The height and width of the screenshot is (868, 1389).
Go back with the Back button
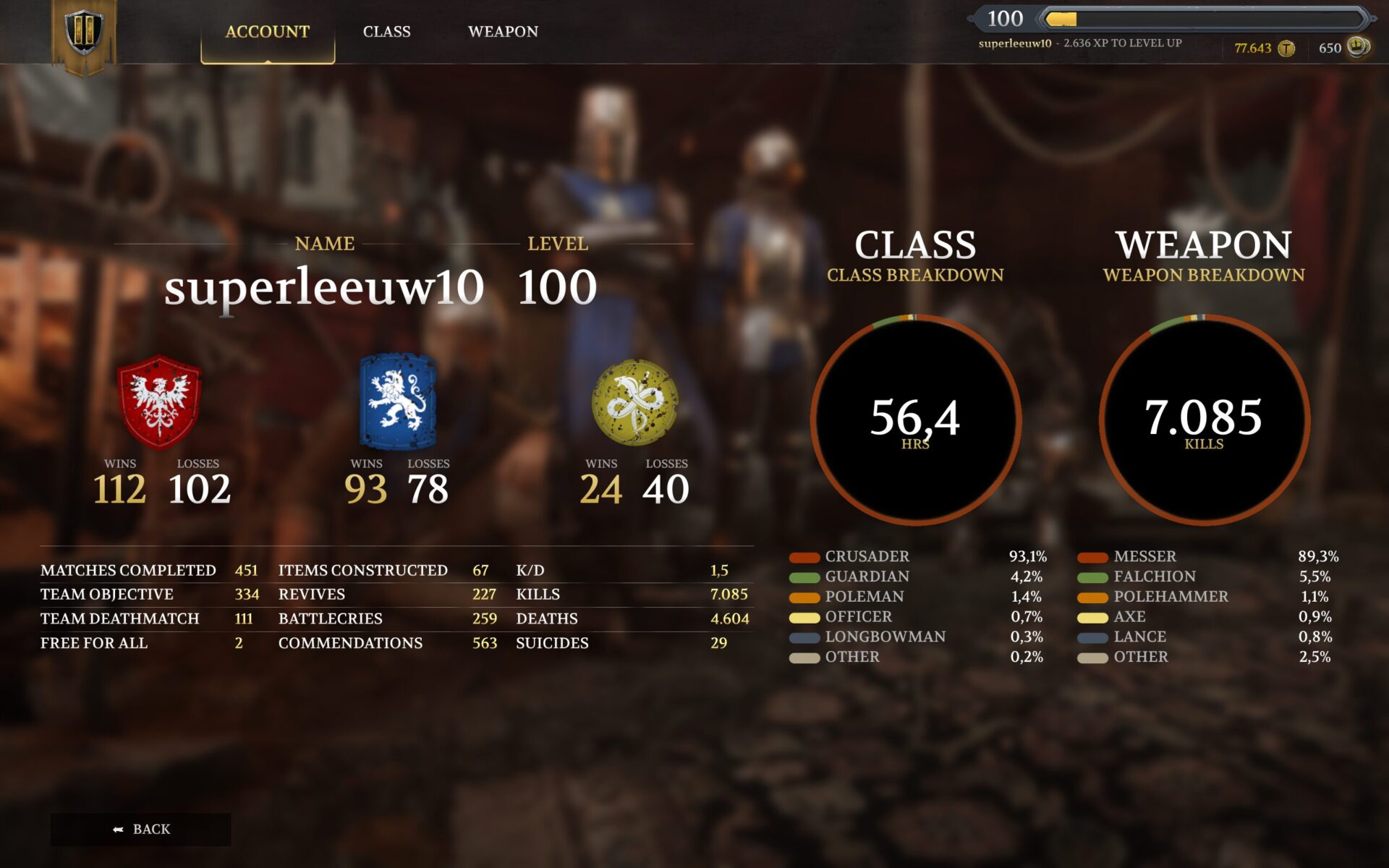pos(141,829)
